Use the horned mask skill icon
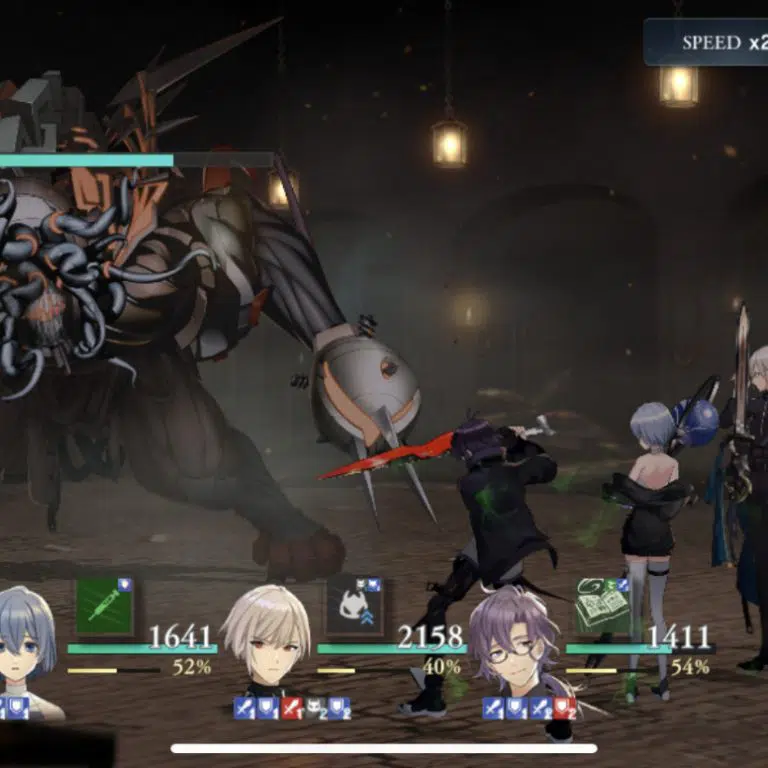Viewport: 768px width, 768px height. tap(354, 607)
